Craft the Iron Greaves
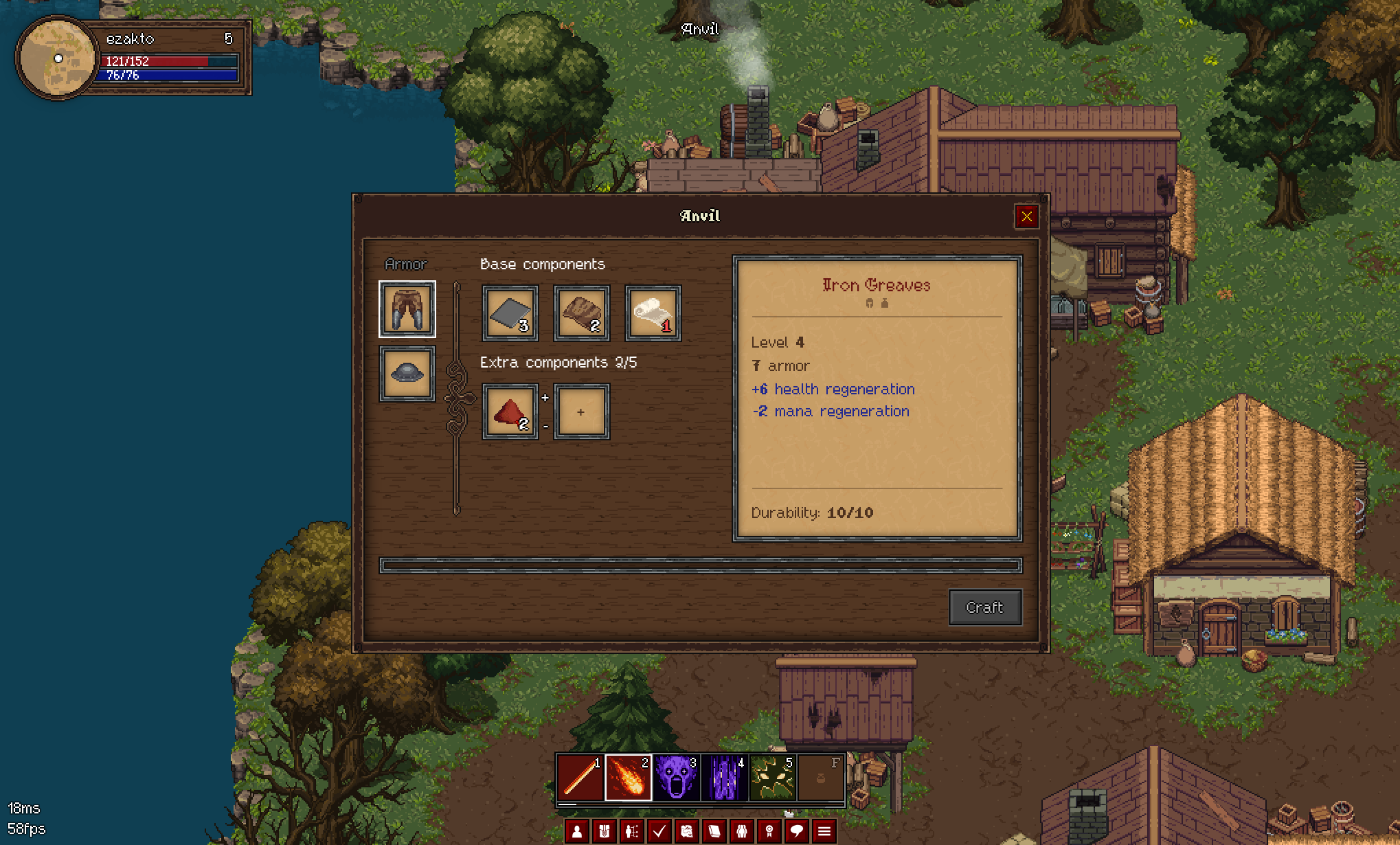 pyautogui.click(x=984, y=607)
